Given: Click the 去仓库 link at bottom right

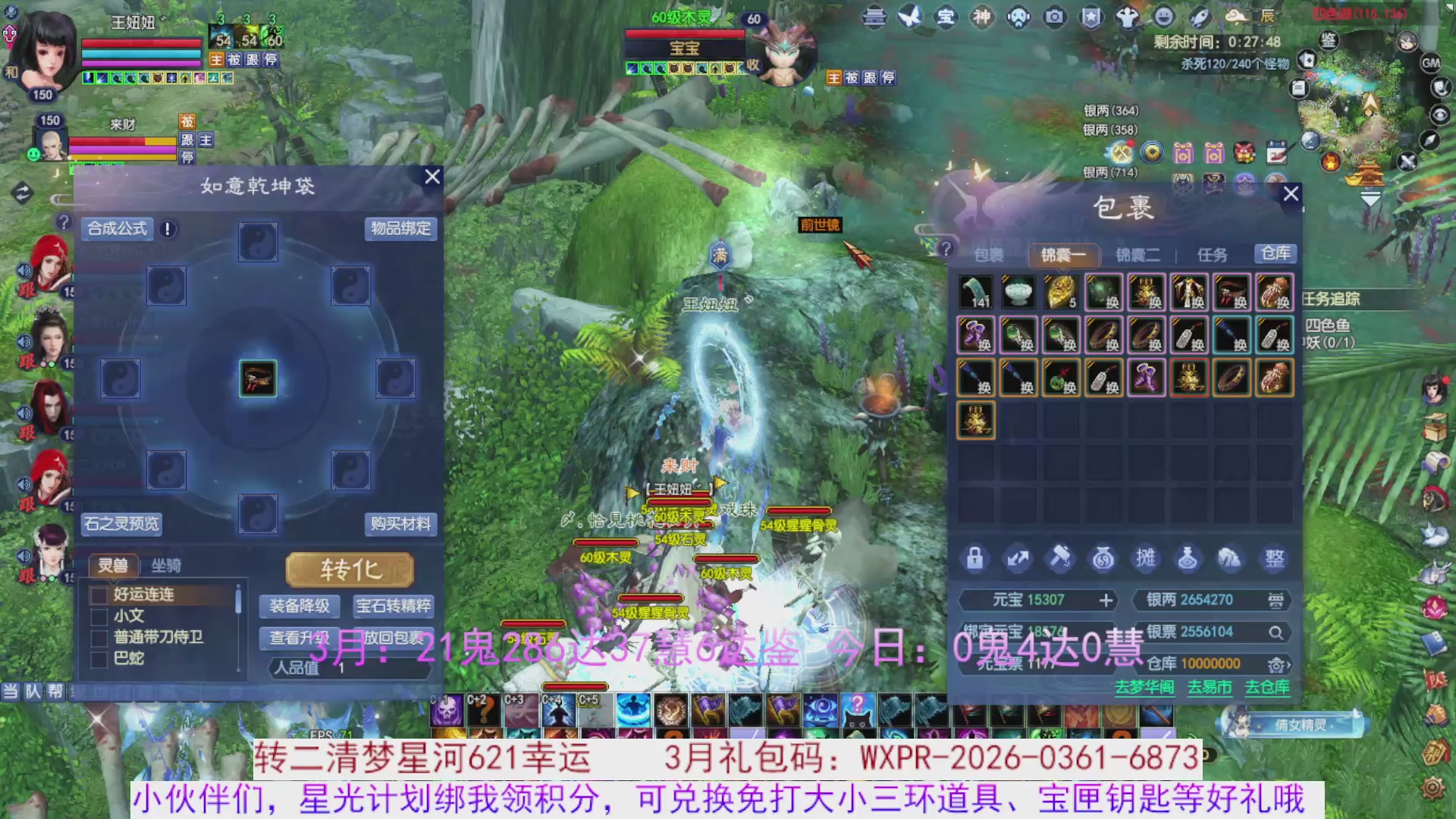Looking at the screenshot, I should click(1266, 689).
